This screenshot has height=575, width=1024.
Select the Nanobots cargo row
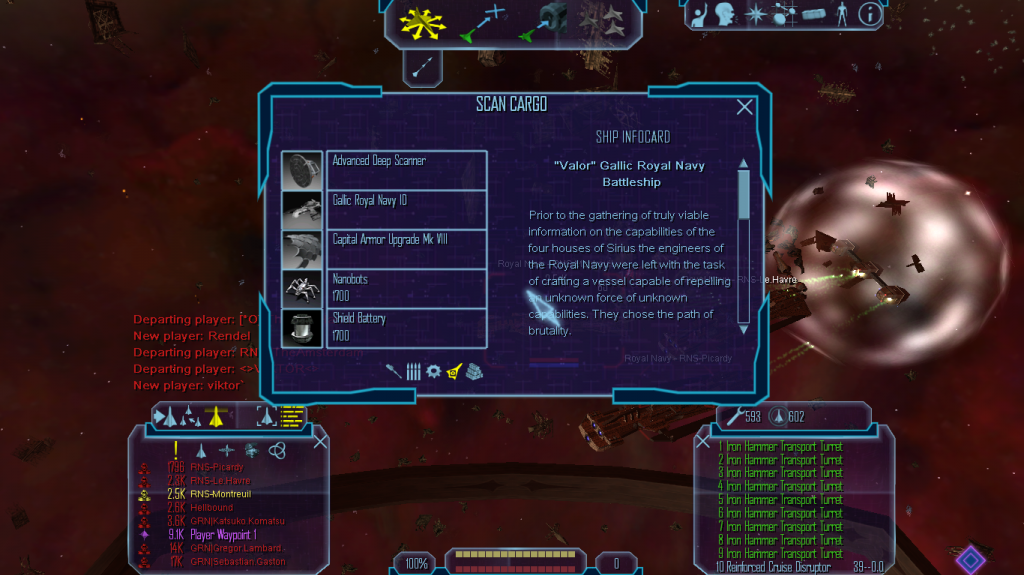click(x=406, y=288)
